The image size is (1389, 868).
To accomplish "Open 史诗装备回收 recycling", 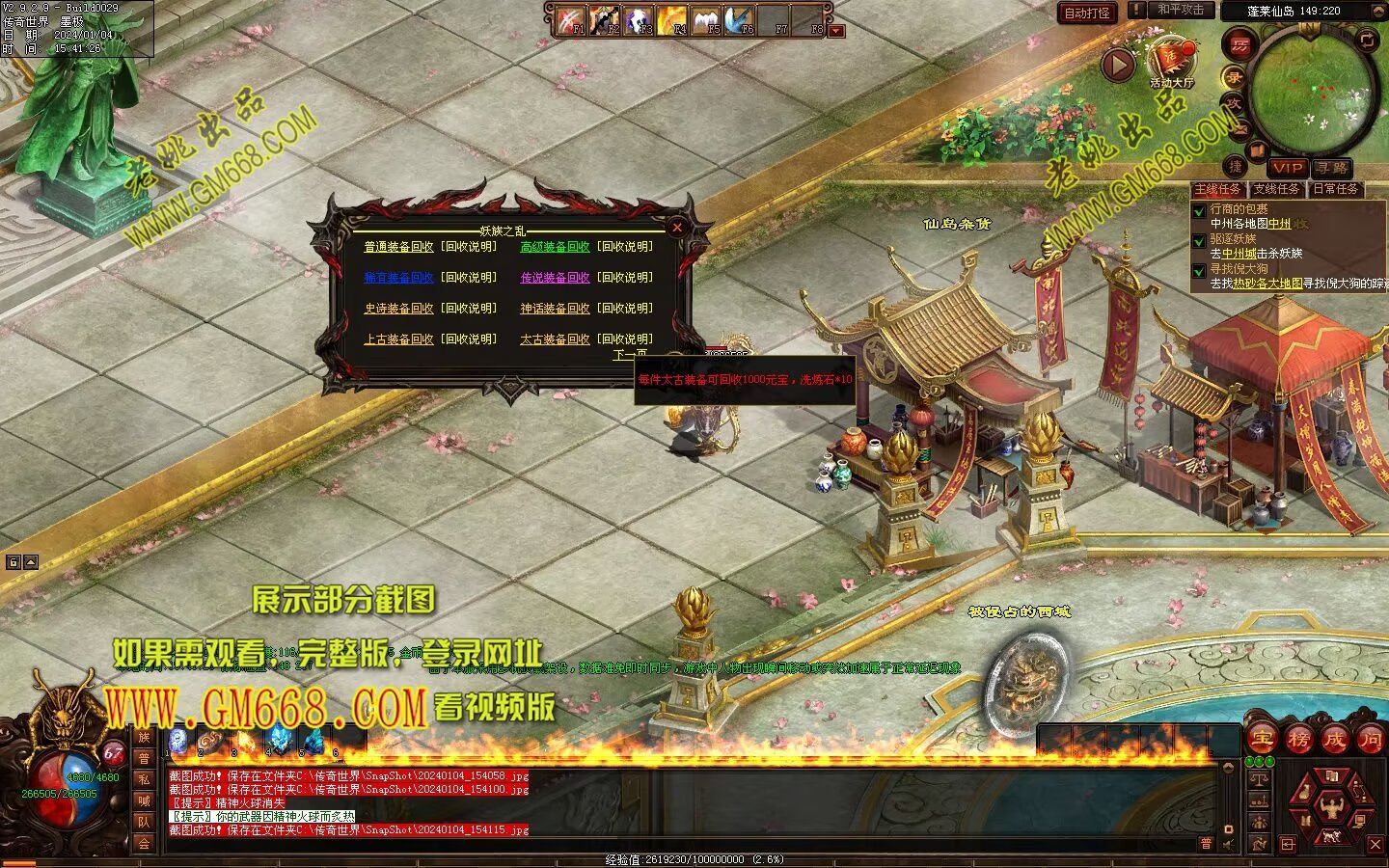I will pyautogui.click(x=398, y=309).
